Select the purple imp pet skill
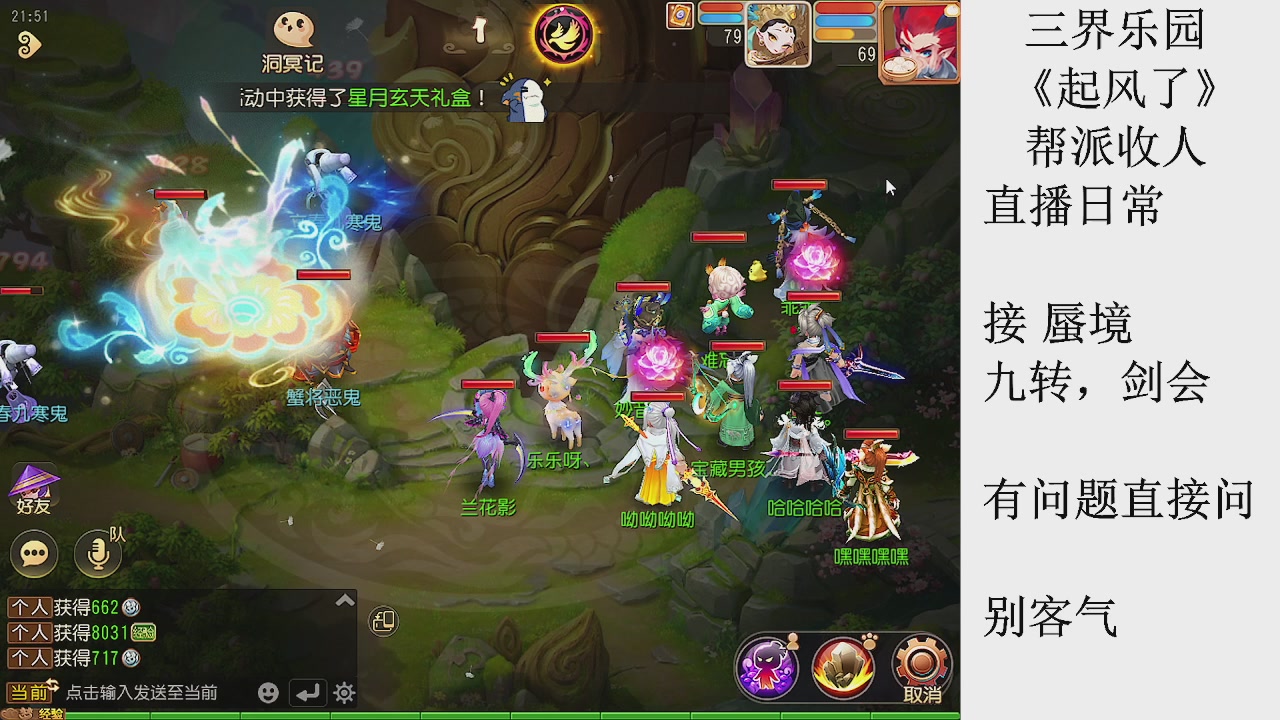1280x720 pixels. point(766,667)
